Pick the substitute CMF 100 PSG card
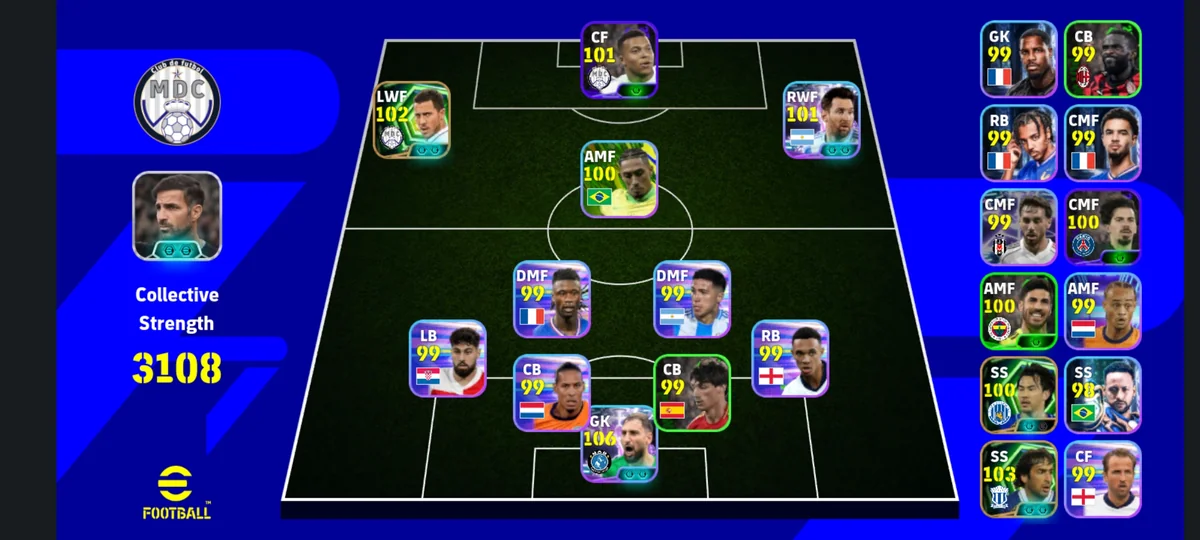Viewport: 1200px width, 540px height. (x=1102, y=227)
